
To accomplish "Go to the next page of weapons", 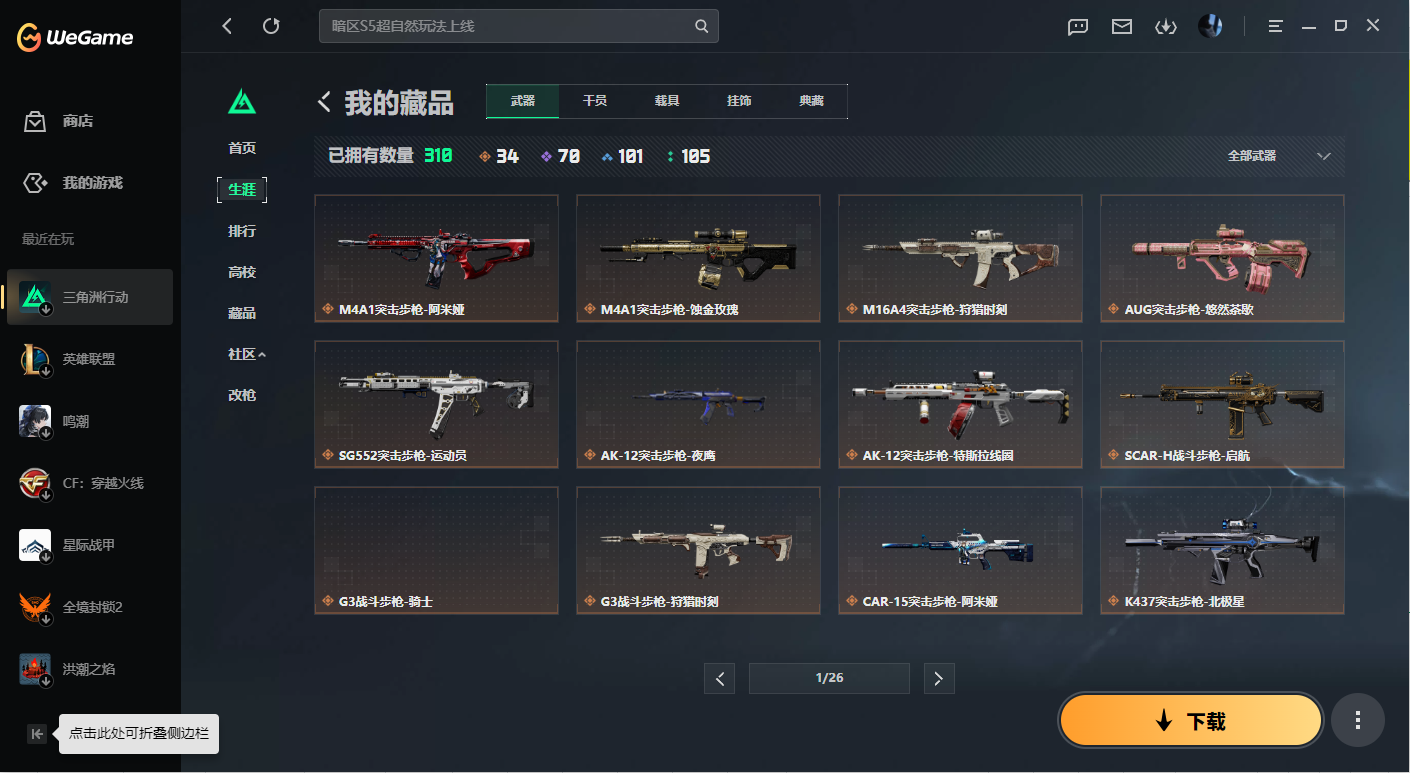I will pyautogui.click(x=938, y=678).
